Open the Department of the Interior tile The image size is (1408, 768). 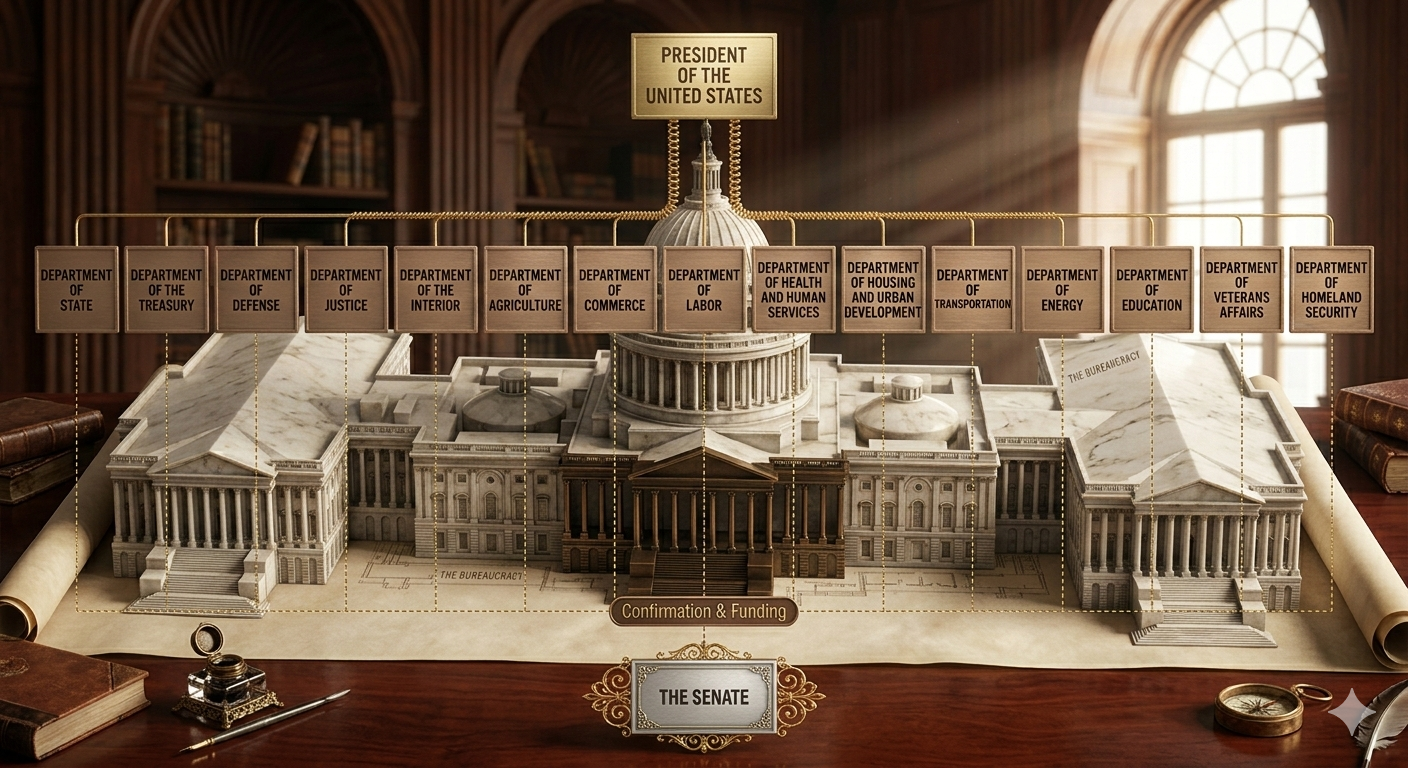[435, 289]
